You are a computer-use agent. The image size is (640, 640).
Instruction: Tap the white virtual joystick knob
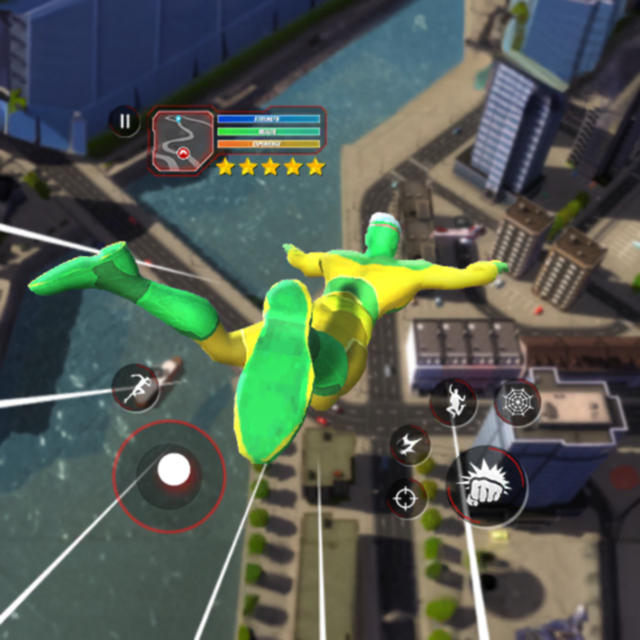[x=173, y=470]
